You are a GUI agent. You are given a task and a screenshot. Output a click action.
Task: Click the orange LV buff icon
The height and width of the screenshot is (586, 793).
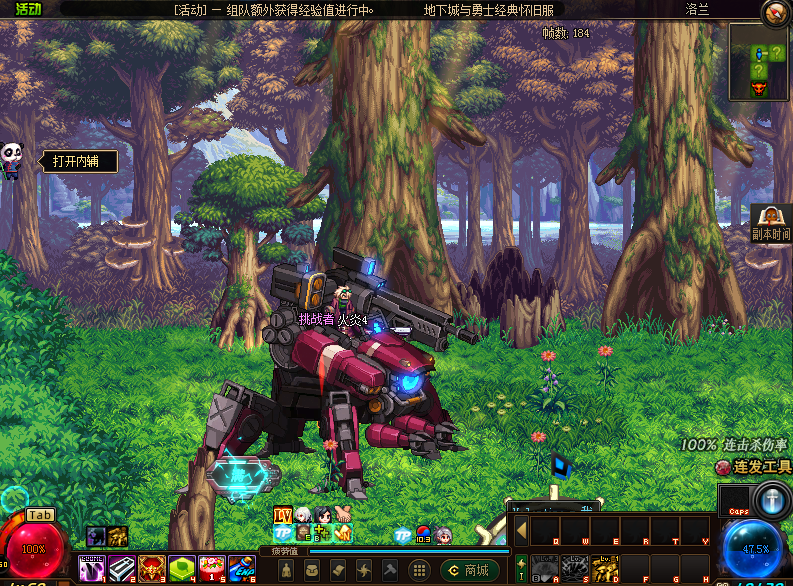[x=283, y=515]
